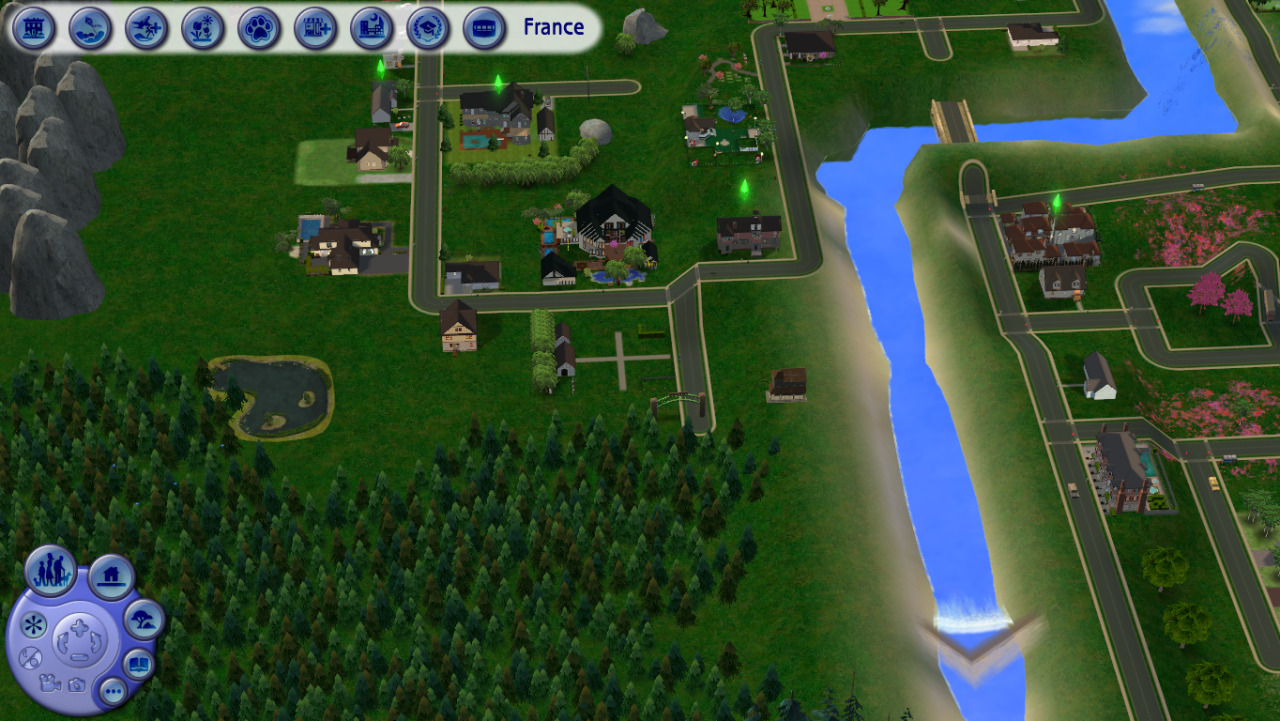
Task: Open the kite and beach icon
Action: pos(90,28)
